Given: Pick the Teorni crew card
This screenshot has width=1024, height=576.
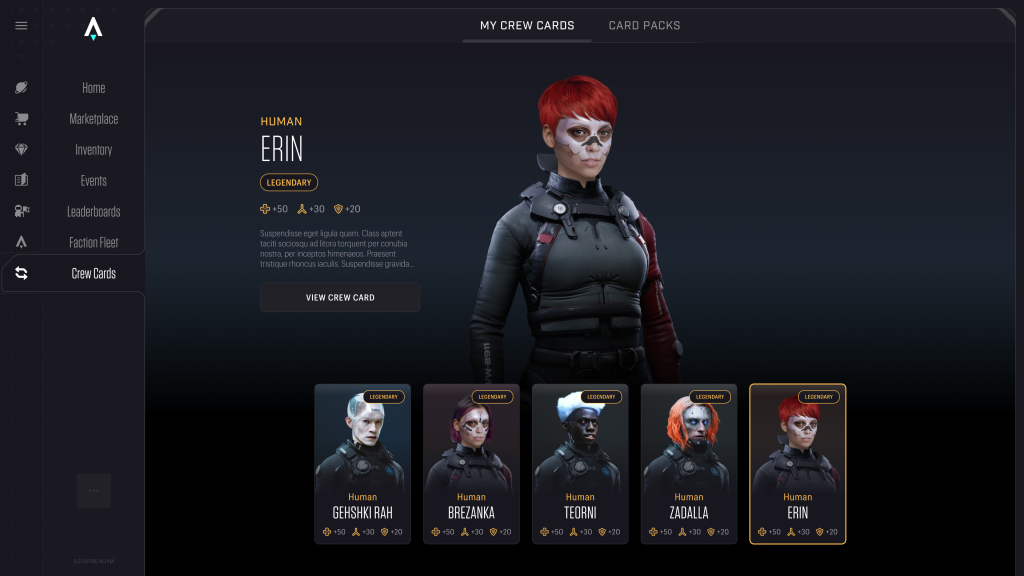Looking at the screenshot, I should point(580,464).
